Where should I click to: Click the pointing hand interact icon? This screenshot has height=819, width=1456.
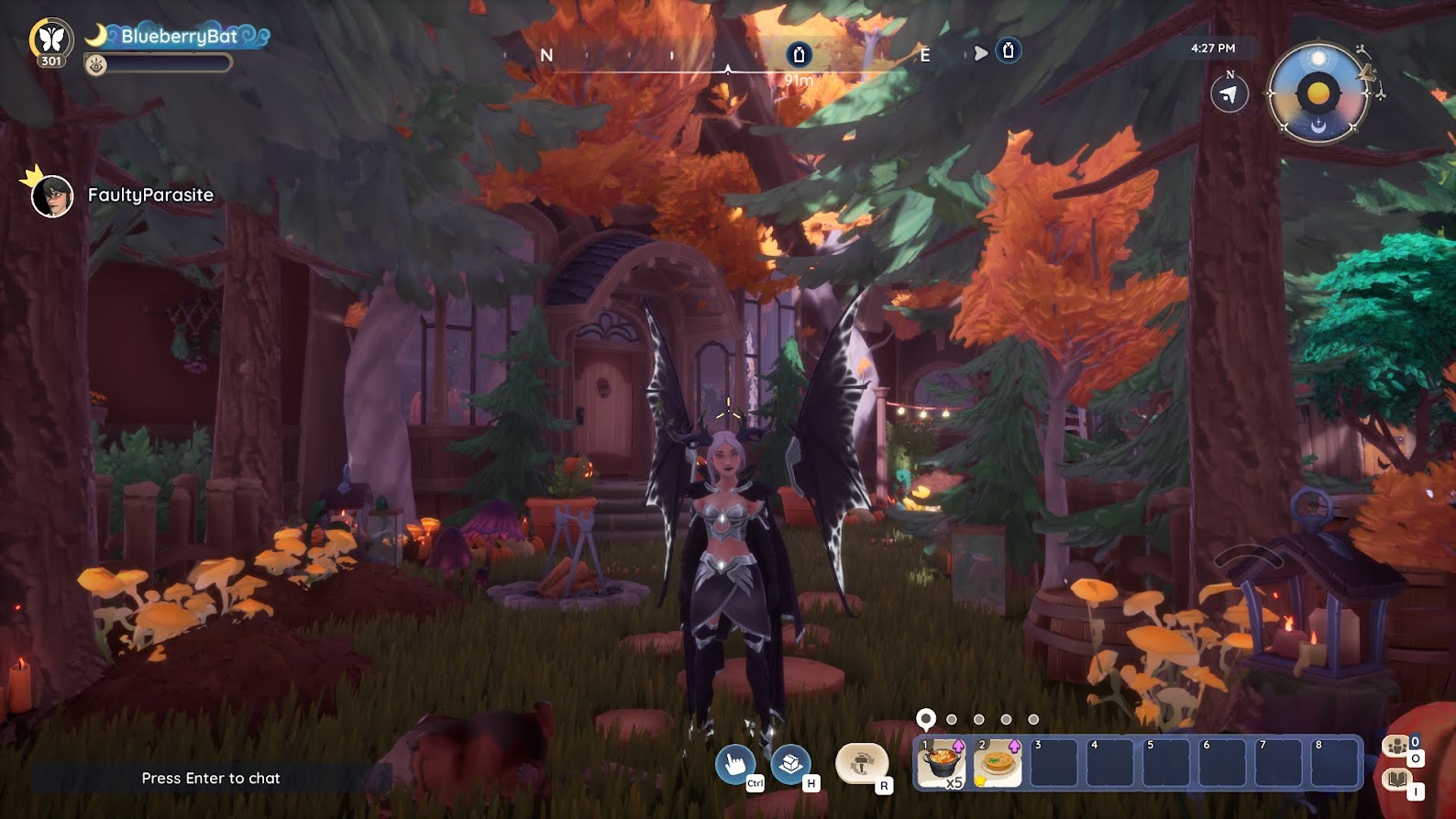[734, 763]
